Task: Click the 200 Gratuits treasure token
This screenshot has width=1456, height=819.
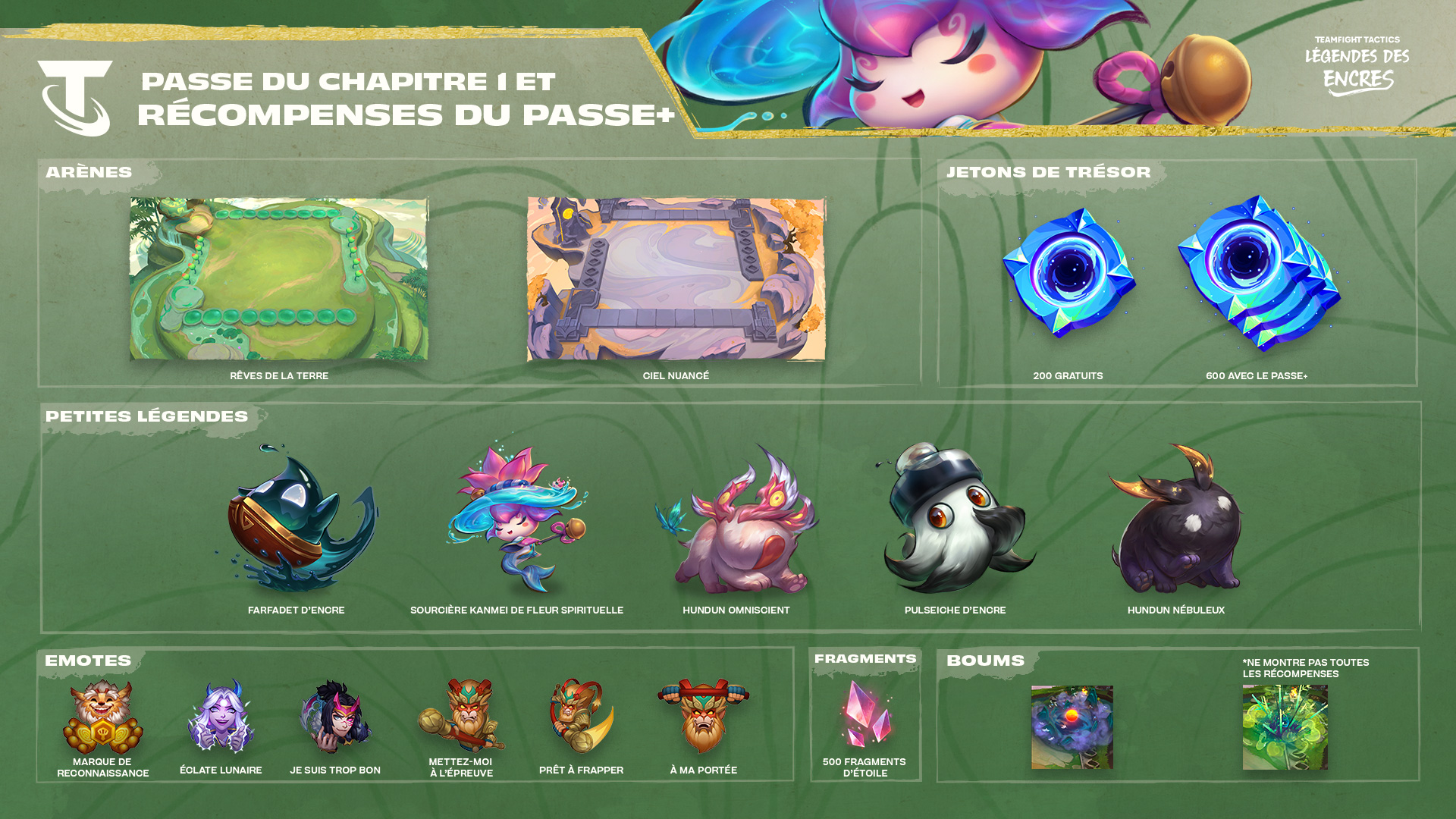Action: coord(1068,273)
